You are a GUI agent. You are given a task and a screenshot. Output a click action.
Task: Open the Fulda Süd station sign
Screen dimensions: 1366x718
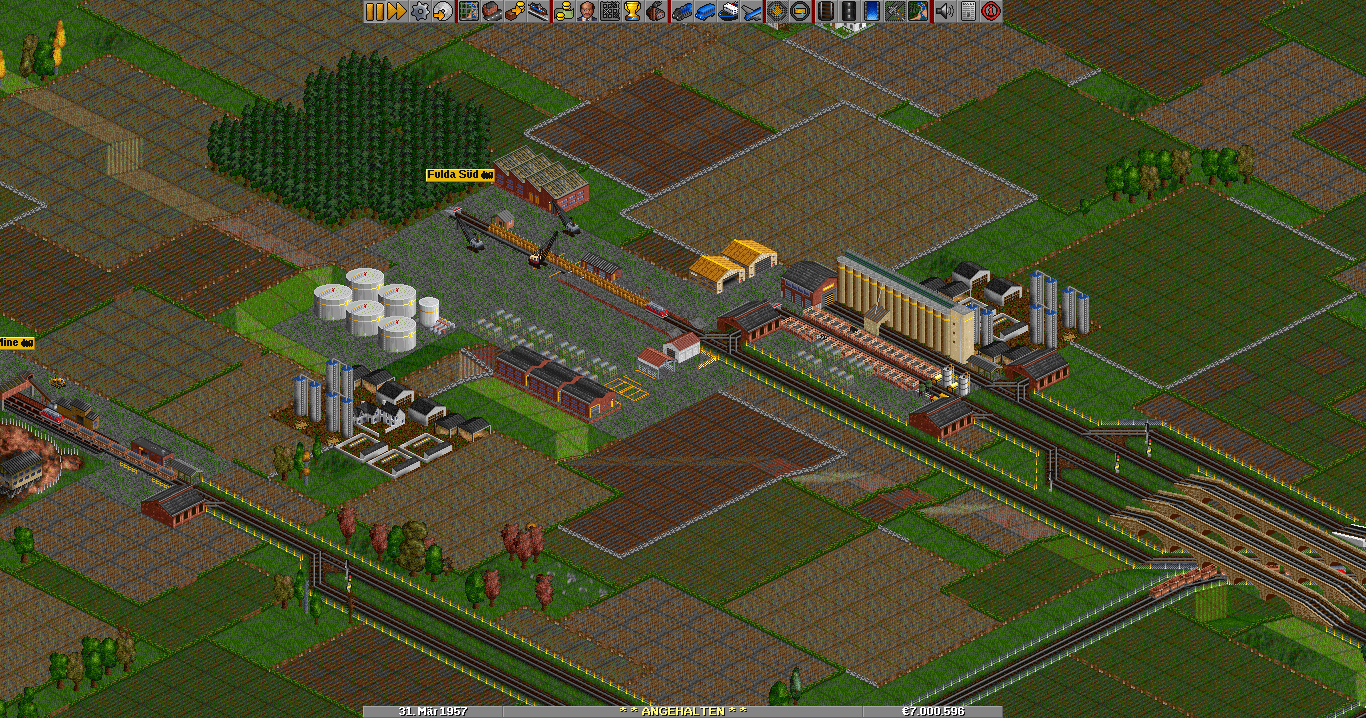coord(460,175)
